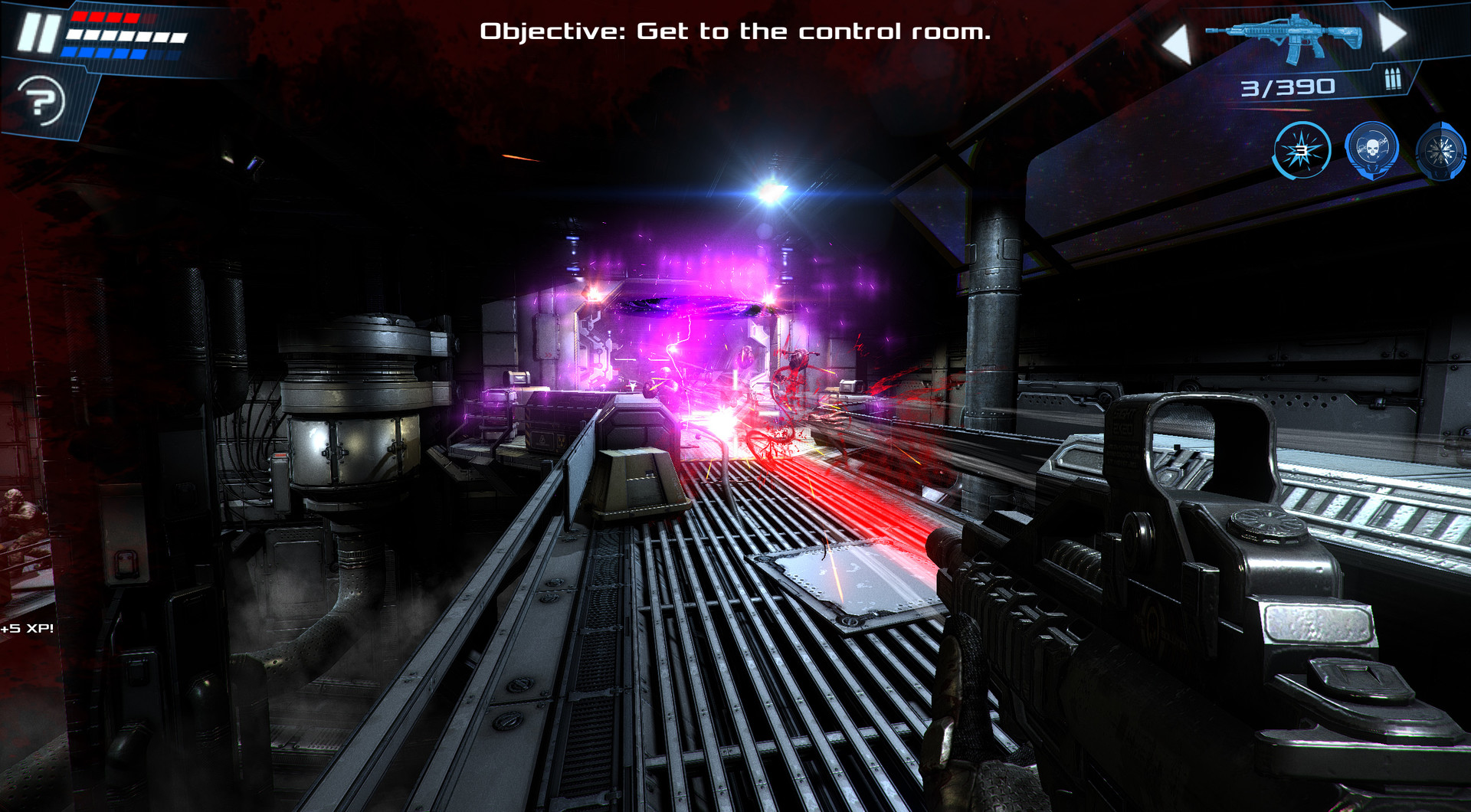
Task: Cycle to the next weapon with right arrow
Action: (1391, 32)
